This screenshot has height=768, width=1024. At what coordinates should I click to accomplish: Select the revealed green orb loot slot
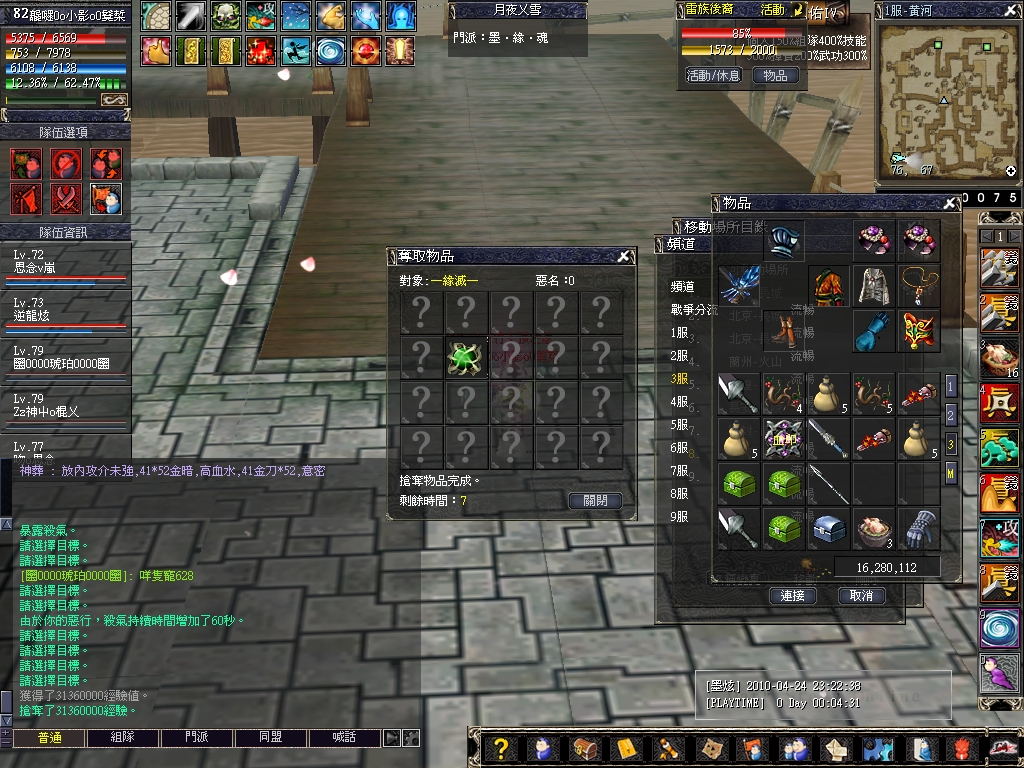(466, 357)
